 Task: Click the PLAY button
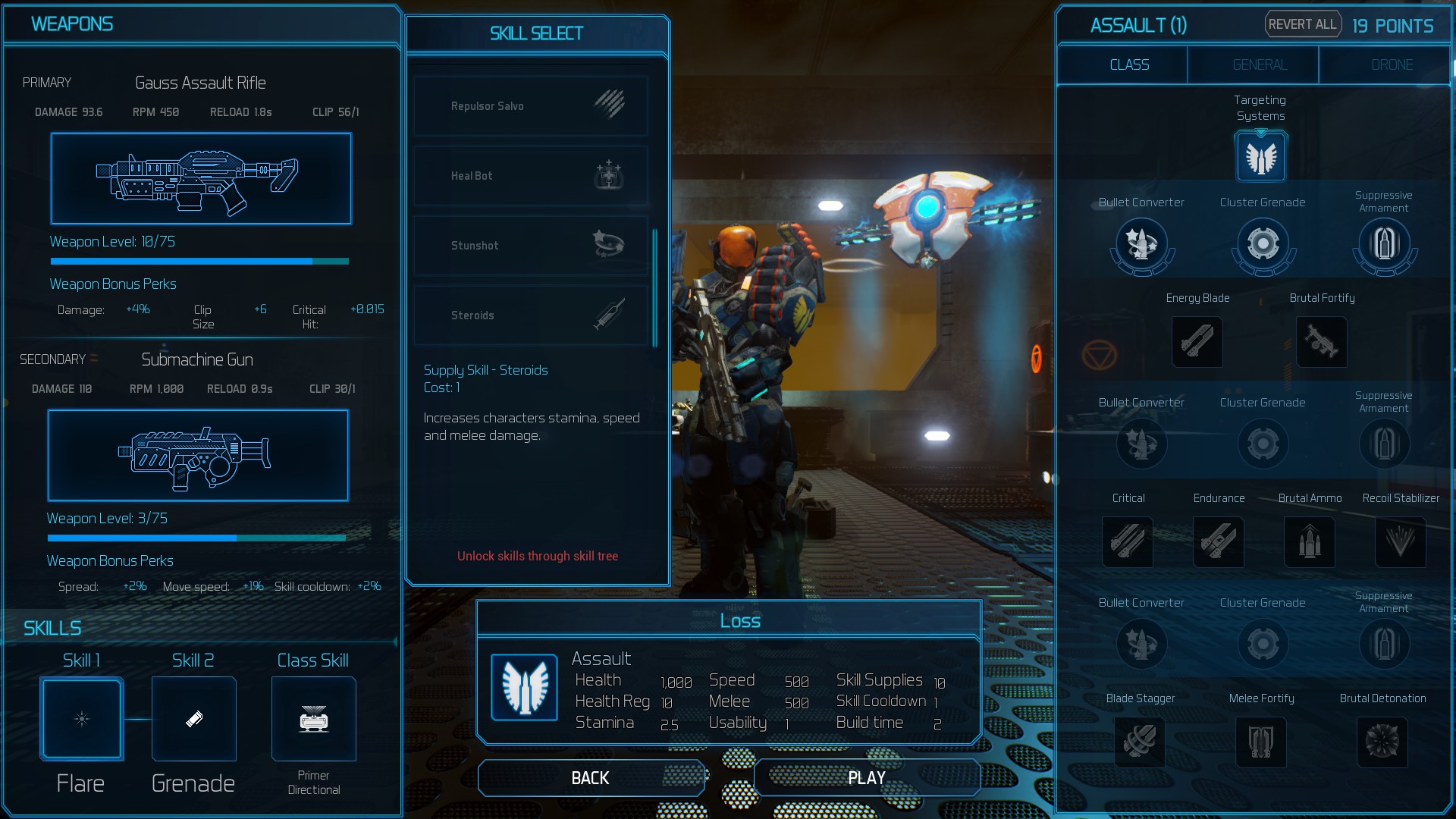867,778
